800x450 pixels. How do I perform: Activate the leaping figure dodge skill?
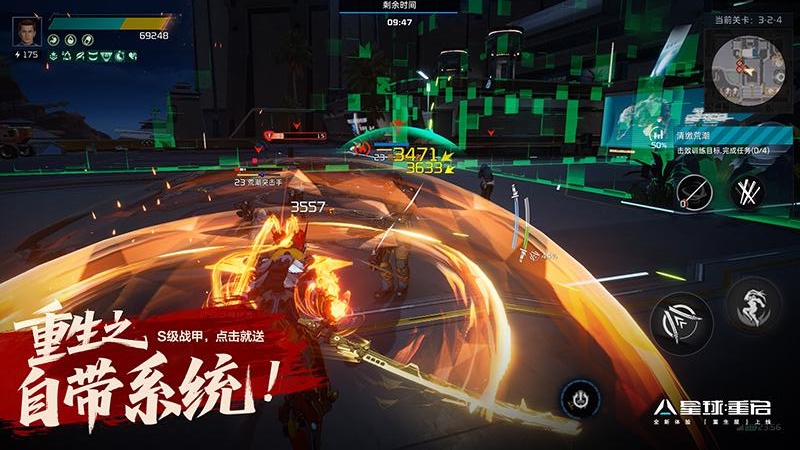coord(752,303)
